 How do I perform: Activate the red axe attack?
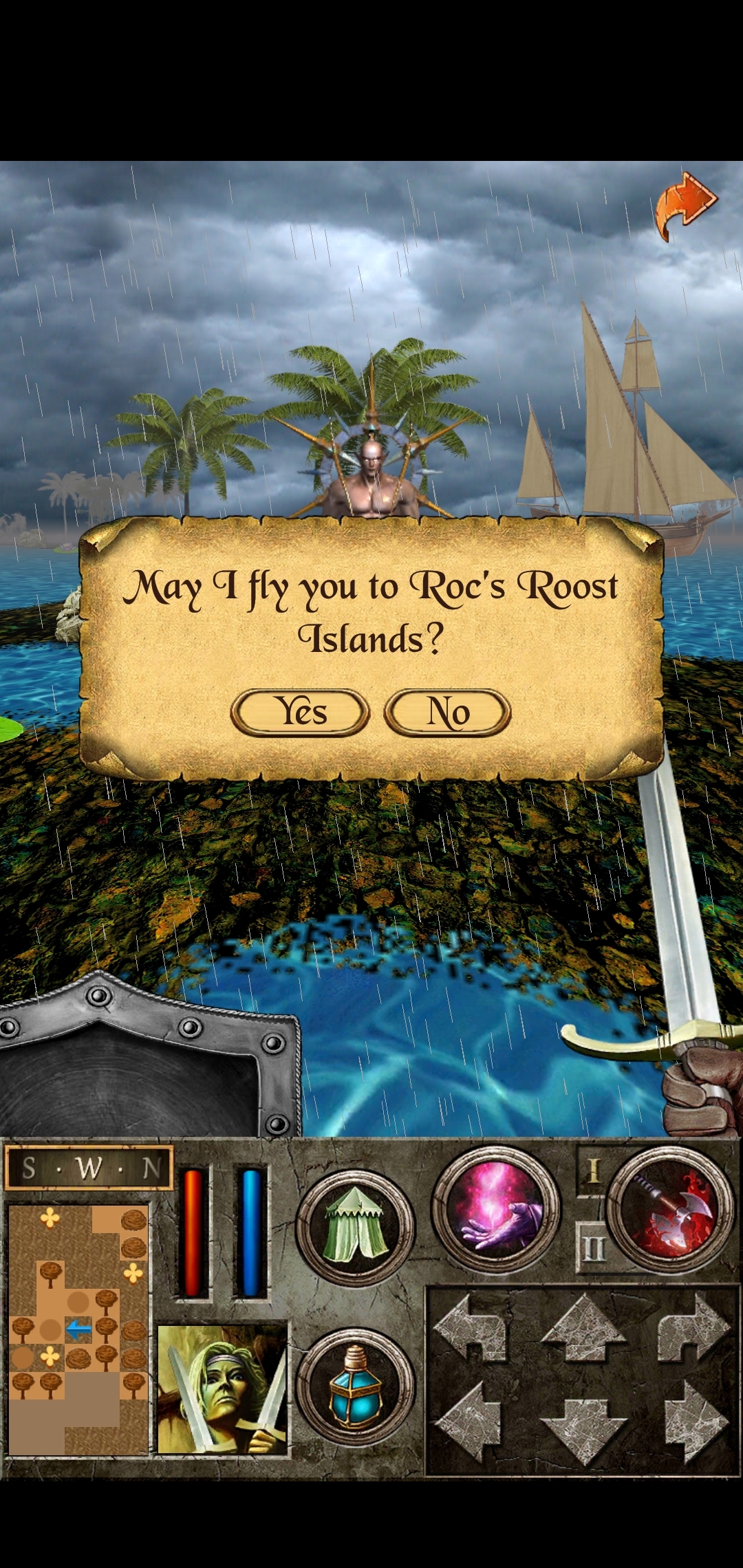click(x=670, y=1208)
